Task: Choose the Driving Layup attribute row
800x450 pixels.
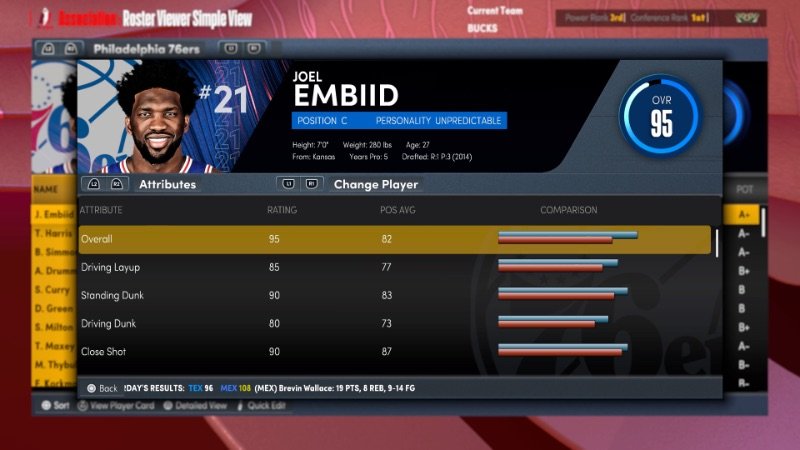Action: coord(394,268)
